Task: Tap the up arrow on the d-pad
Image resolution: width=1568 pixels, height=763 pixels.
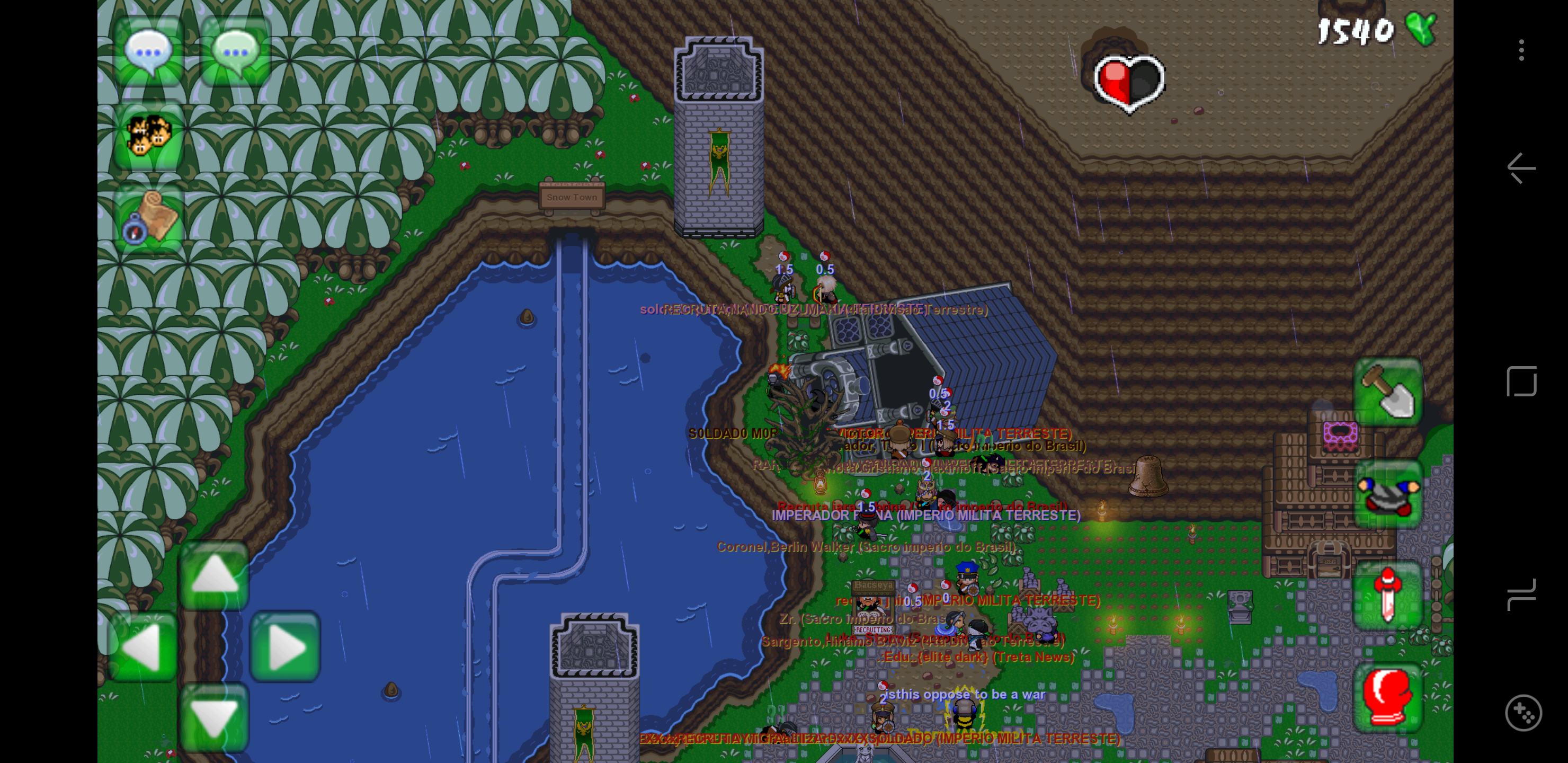Action: (x=213, y=574)
